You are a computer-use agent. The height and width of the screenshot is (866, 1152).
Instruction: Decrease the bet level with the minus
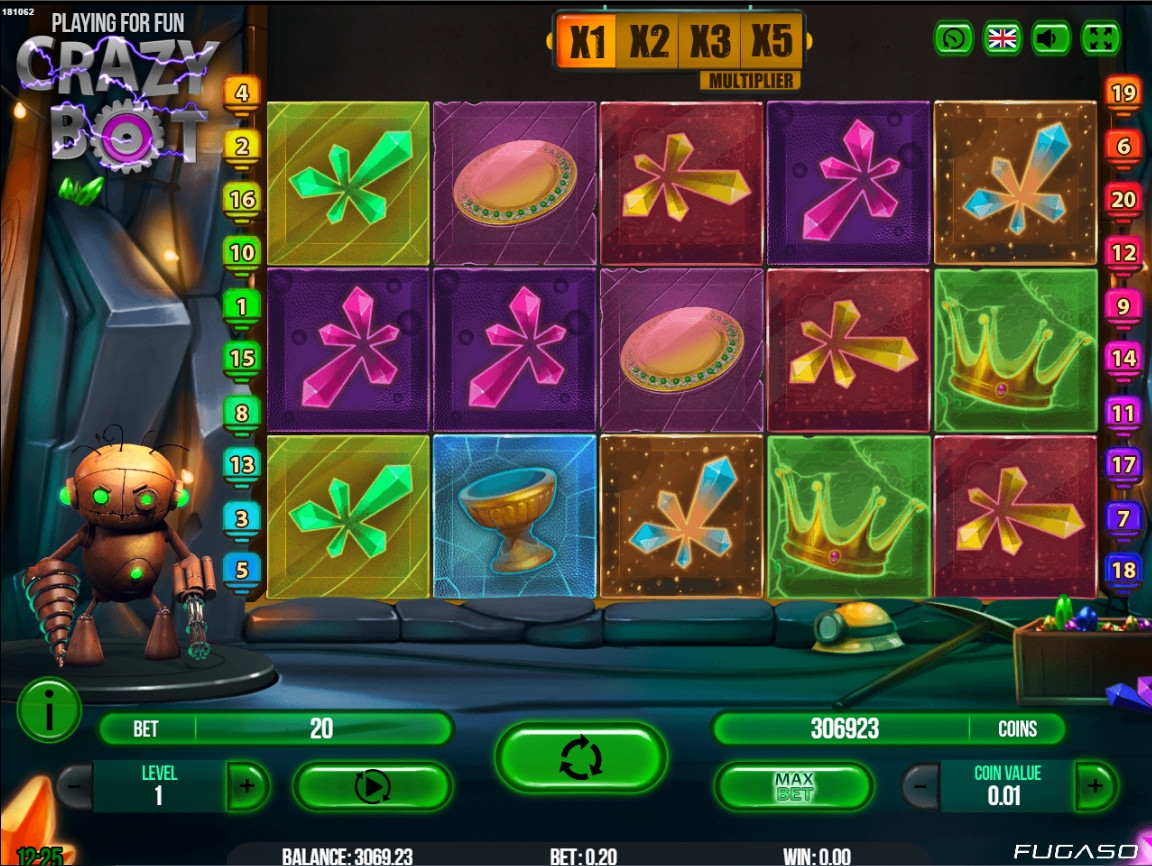point(75,786)
